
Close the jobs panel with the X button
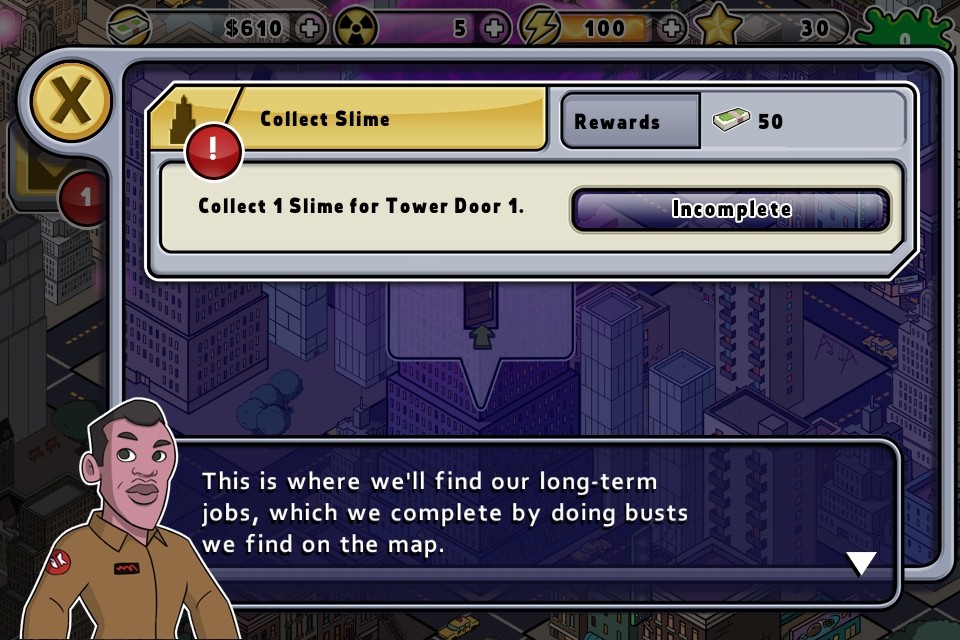70,100
